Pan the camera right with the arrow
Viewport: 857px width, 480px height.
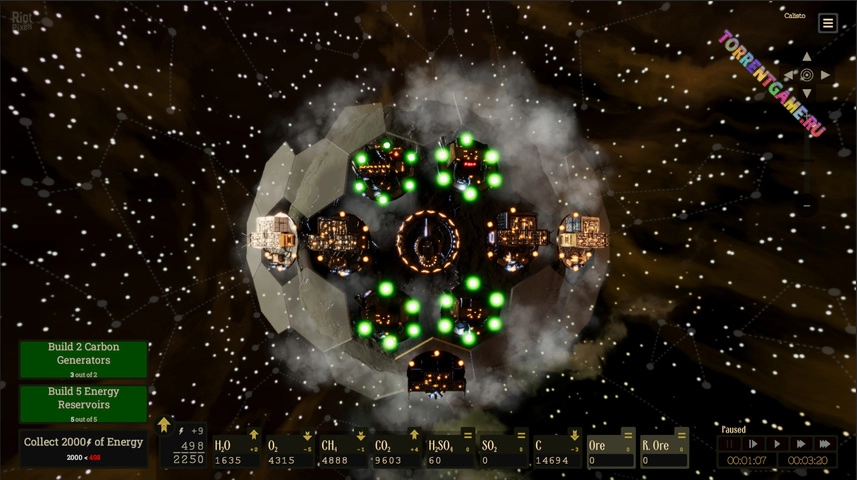(x=826, y=75)
